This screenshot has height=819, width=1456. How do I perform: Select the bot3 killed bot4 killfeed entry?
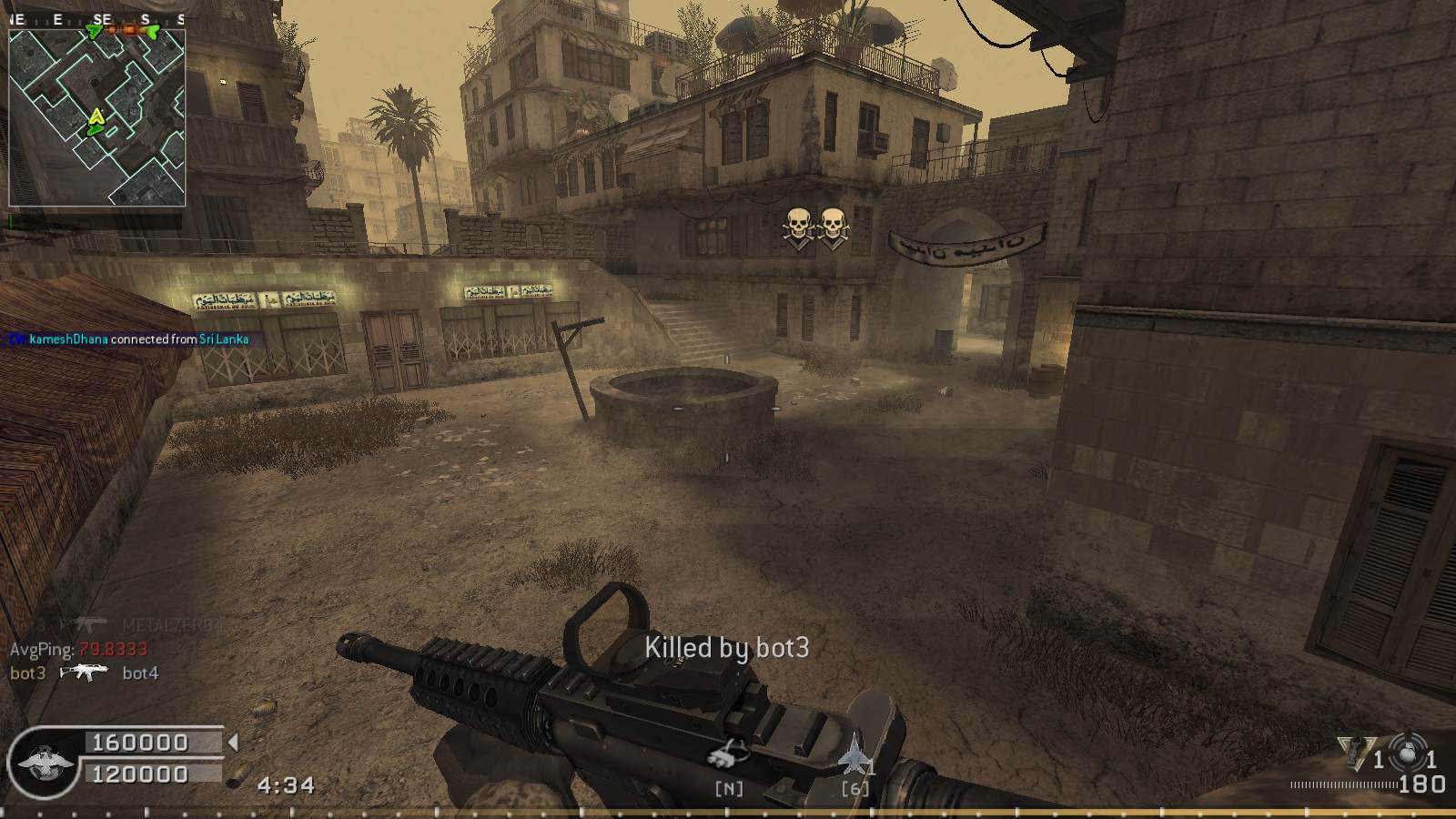(x=84, y=673)
